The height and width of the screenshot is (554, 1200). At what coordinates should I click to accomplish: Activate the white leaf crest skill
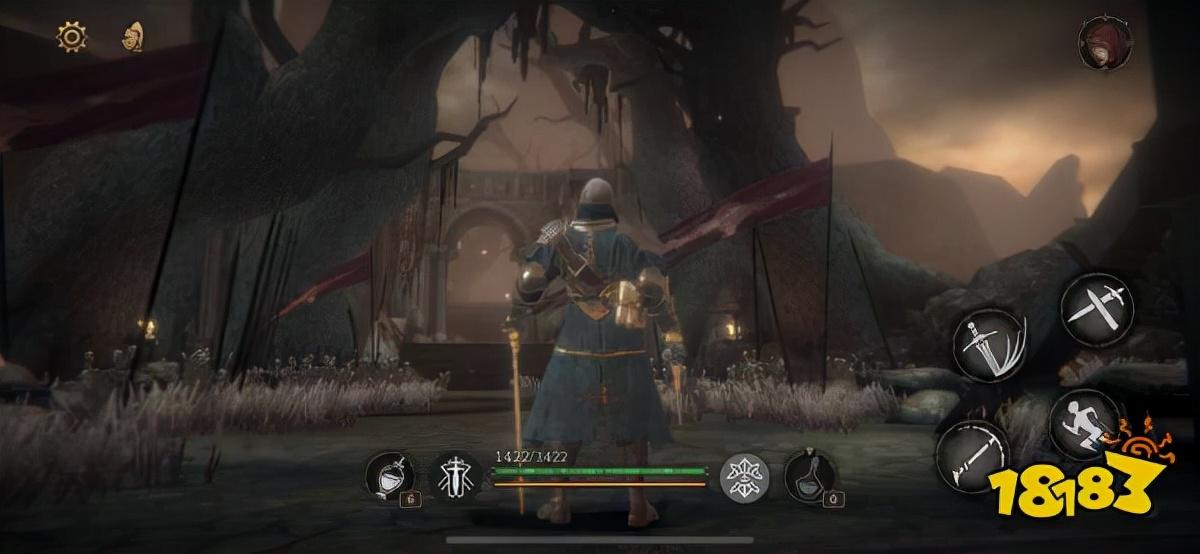745,476
